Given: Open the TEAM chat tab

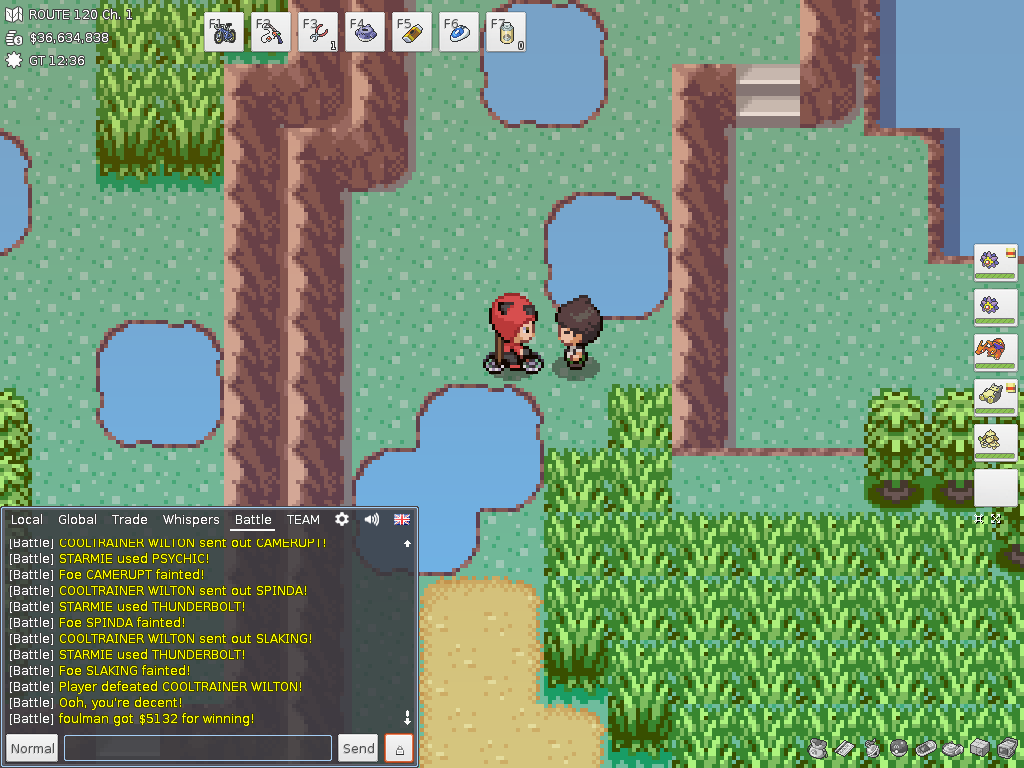Looking at the screenshot, I should coord(303,519).
